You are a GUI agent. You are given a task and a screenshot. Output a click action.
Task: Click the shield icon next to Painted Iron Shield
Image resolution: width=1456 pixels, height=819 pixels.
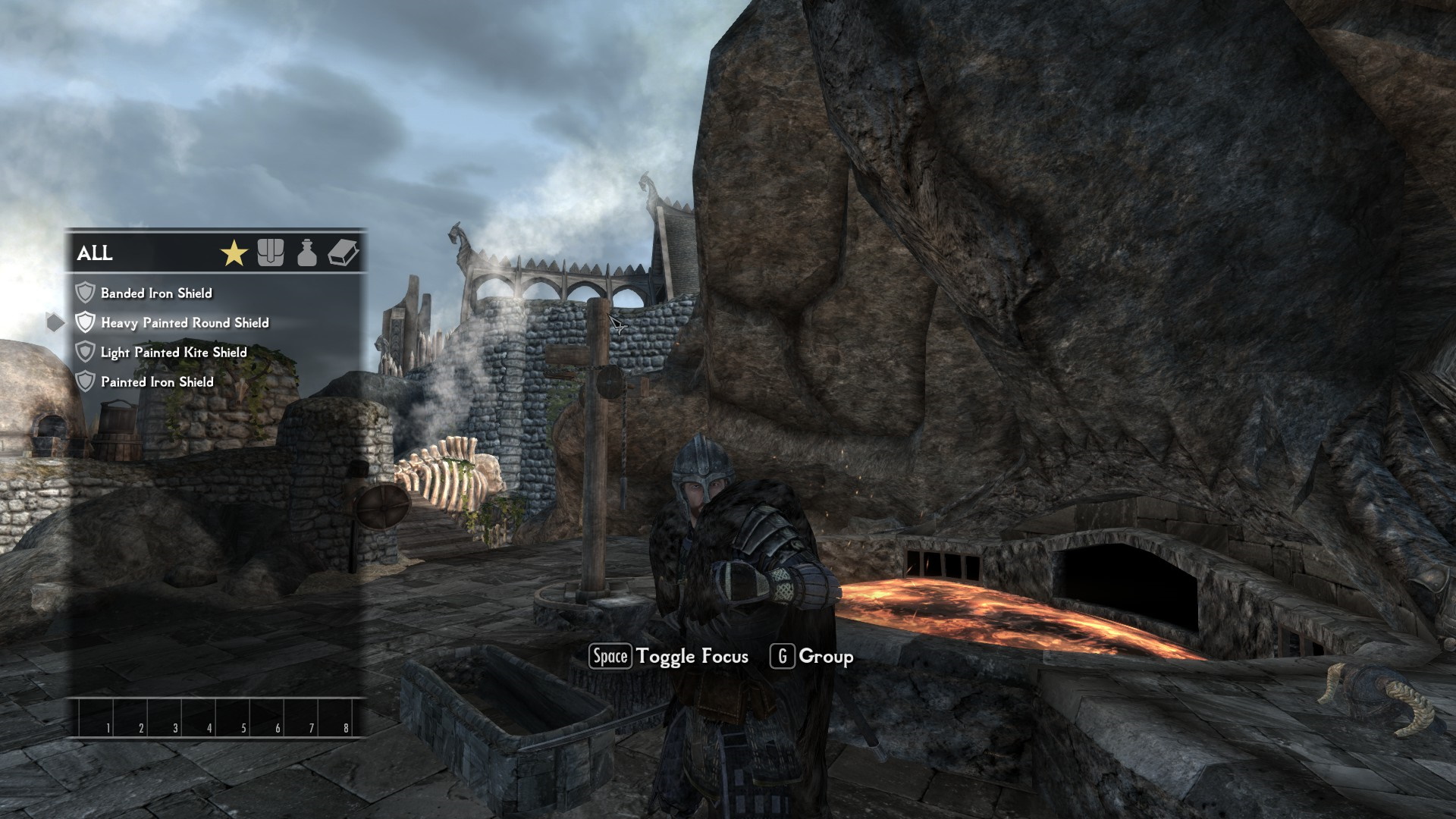pyautogui.click(x=85, y=382)
